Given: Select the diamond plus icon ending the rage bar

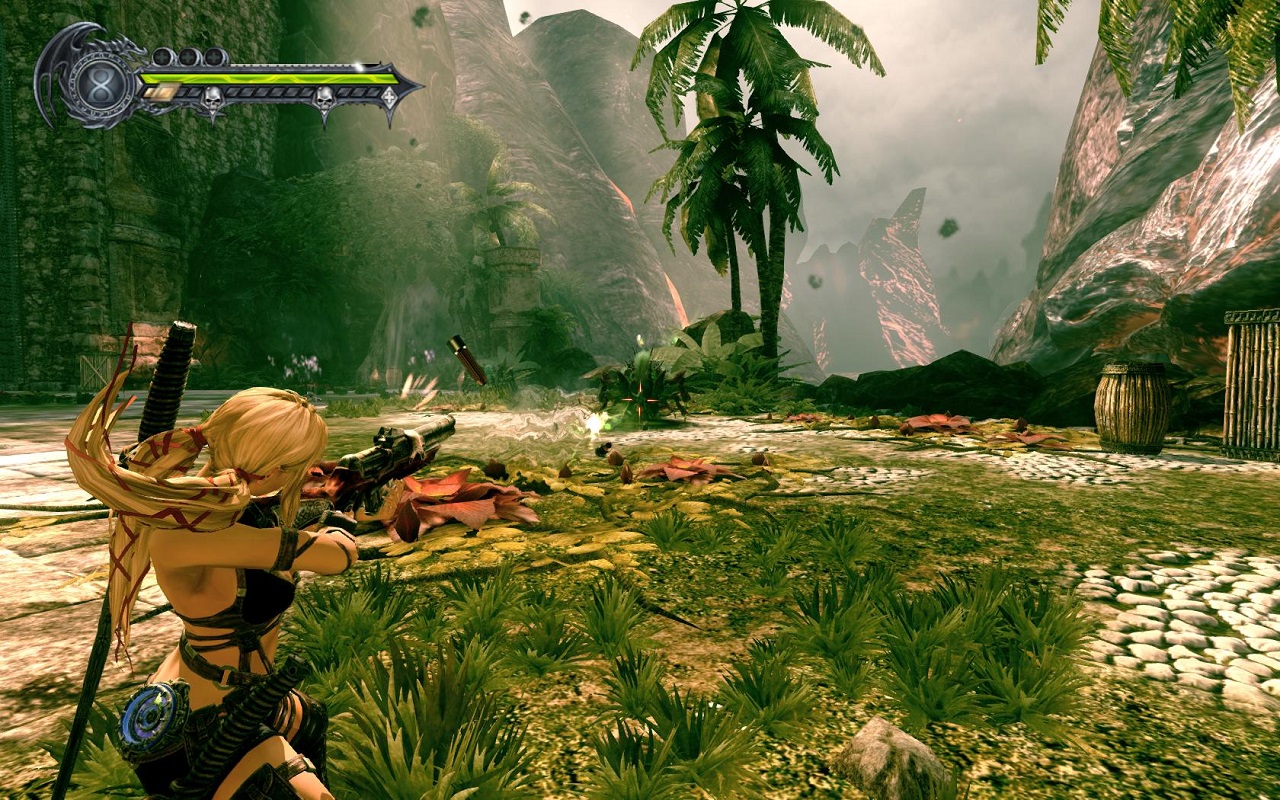Looking at the screenshot, I should tap(388, 96).
